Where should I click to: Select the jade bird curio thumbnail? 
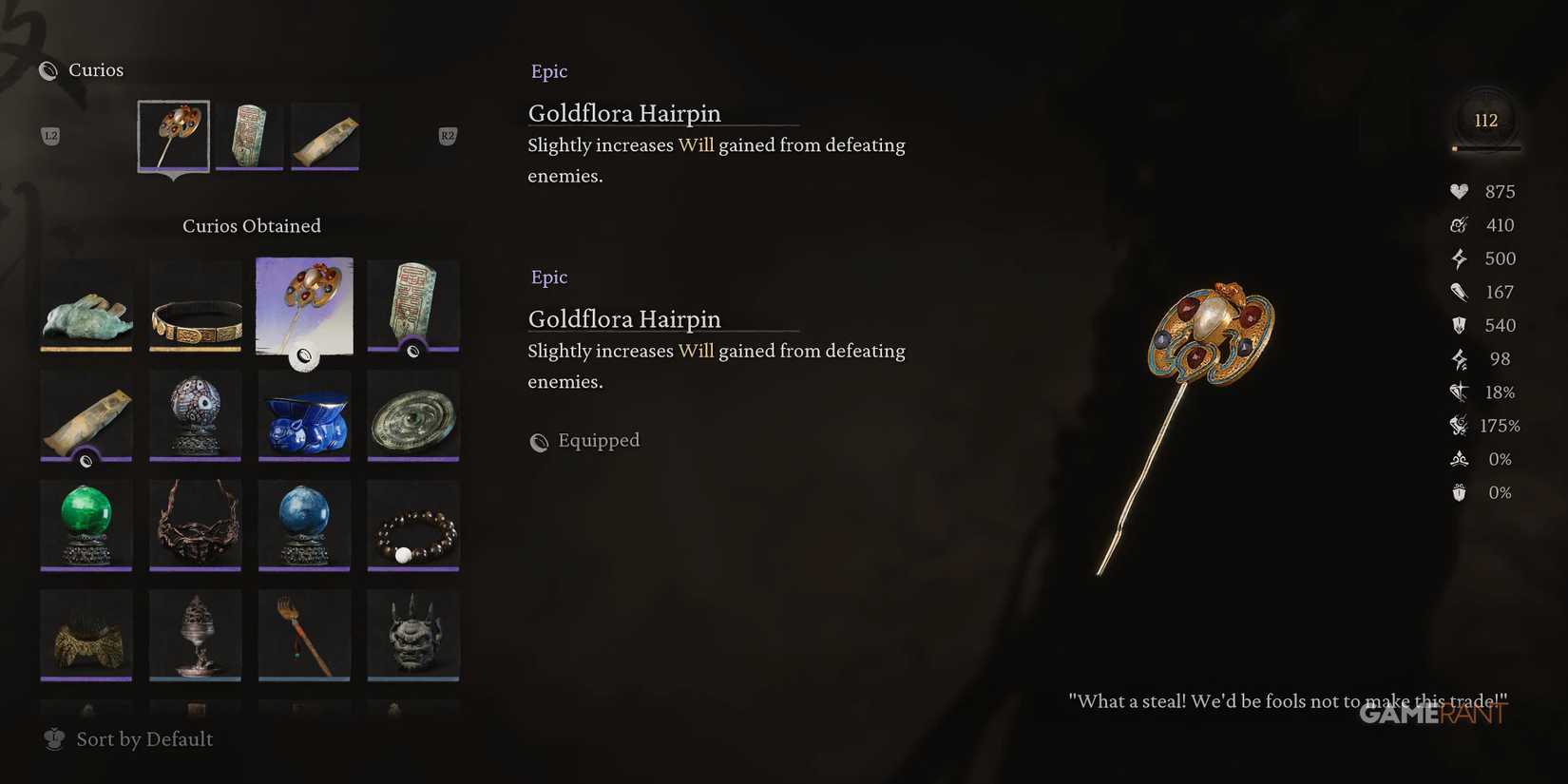coord(86,306)
